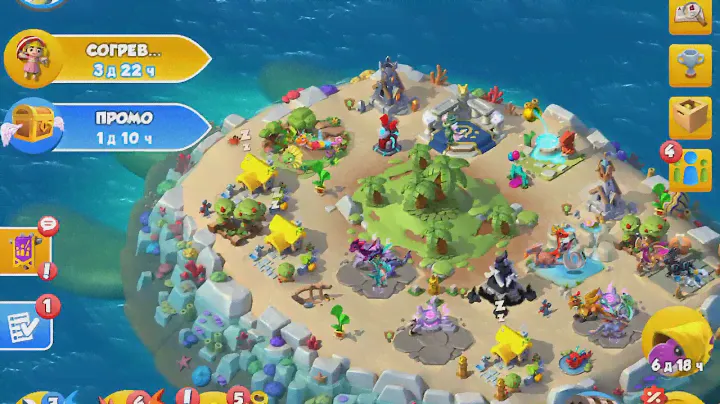The width and height of the screenshot is (720, 404).
Task: Open the friends icon with 4 badge
Action: point(690,170)
